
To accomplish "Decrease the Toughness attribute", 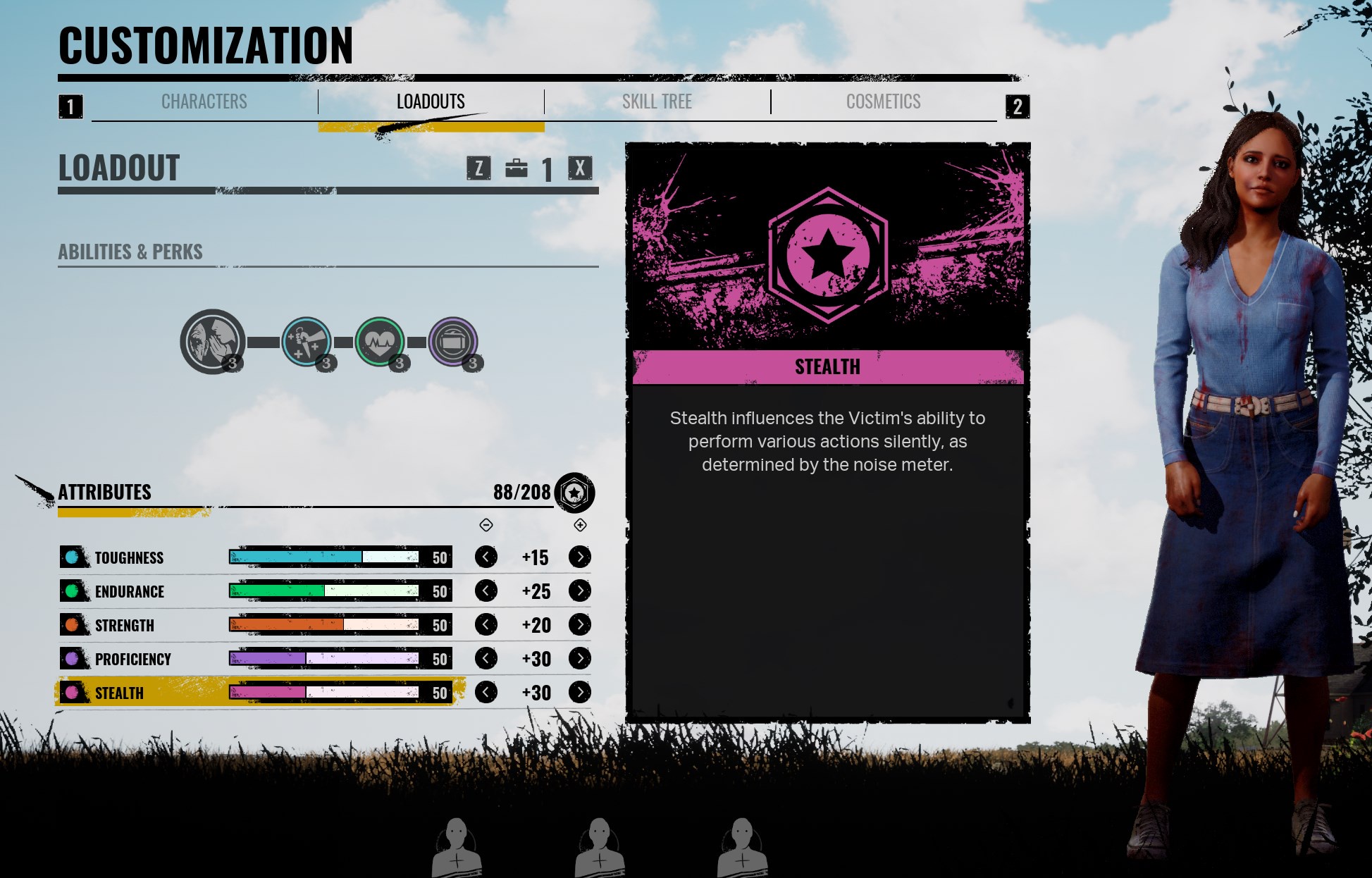I will click(486, 557).
